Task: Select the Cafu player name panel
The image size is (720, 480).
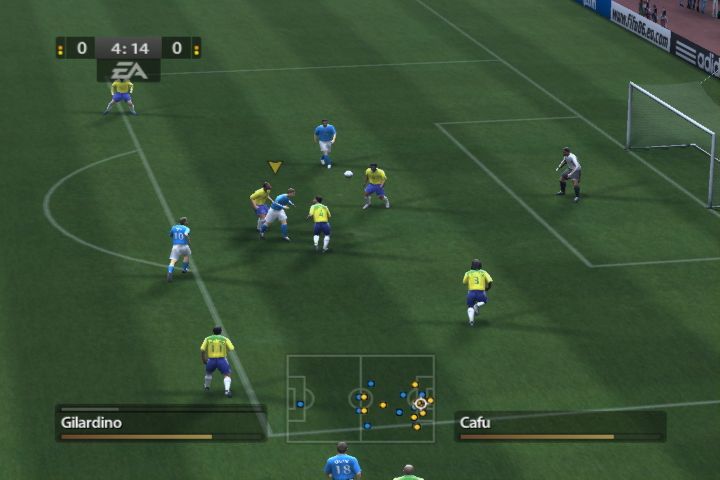Action: 559,424
